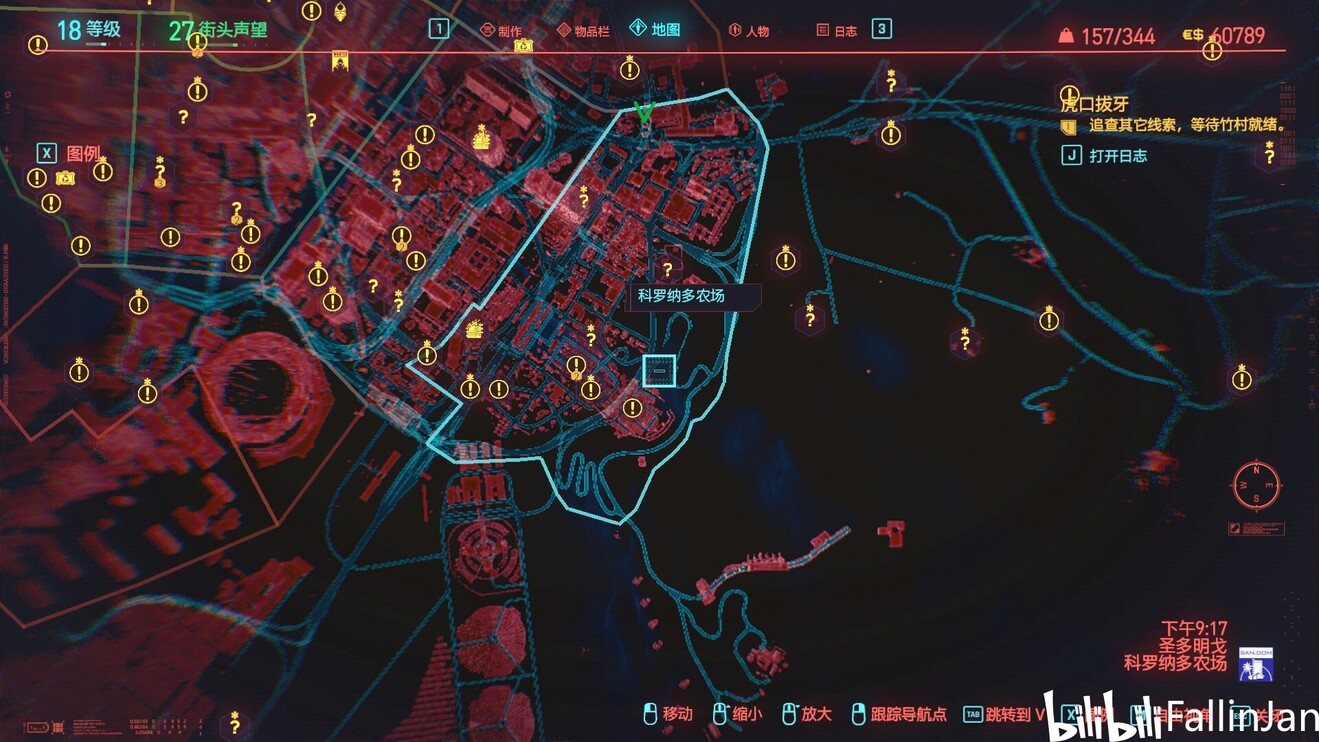The width and height of the screenshot is (1319, 742).
Task: Switch to the 物品栏 inventory tab
Action: [x=584, y=30]
